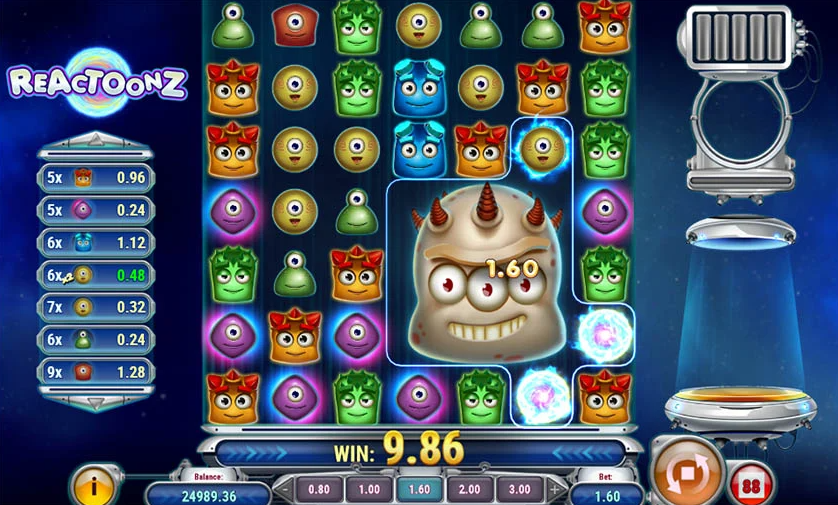Spin the reels with the orange button

[x=687, y=470]
